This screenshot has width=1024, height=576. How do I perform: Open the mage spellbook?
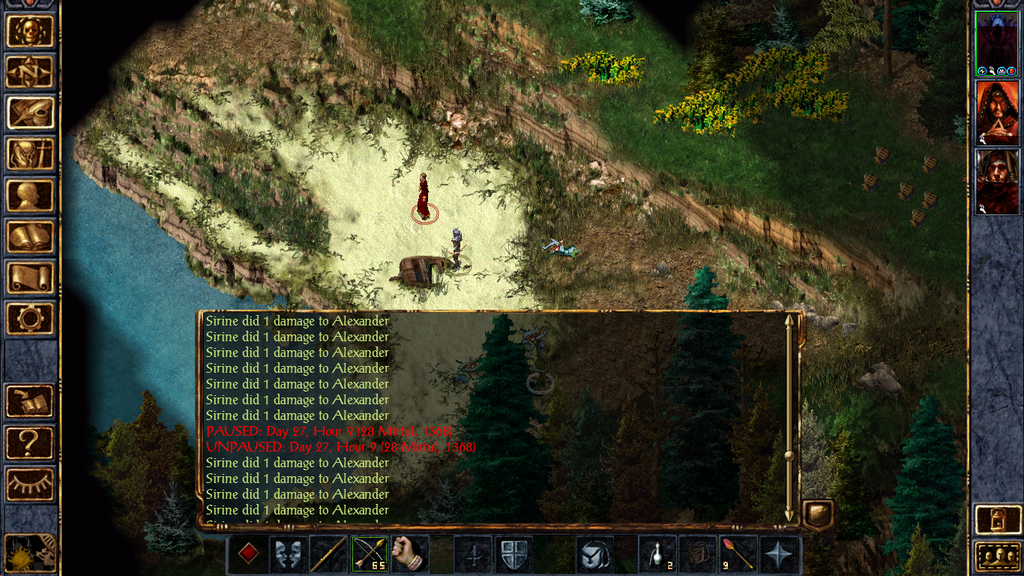pyautogui.click(x=30, y=237)
